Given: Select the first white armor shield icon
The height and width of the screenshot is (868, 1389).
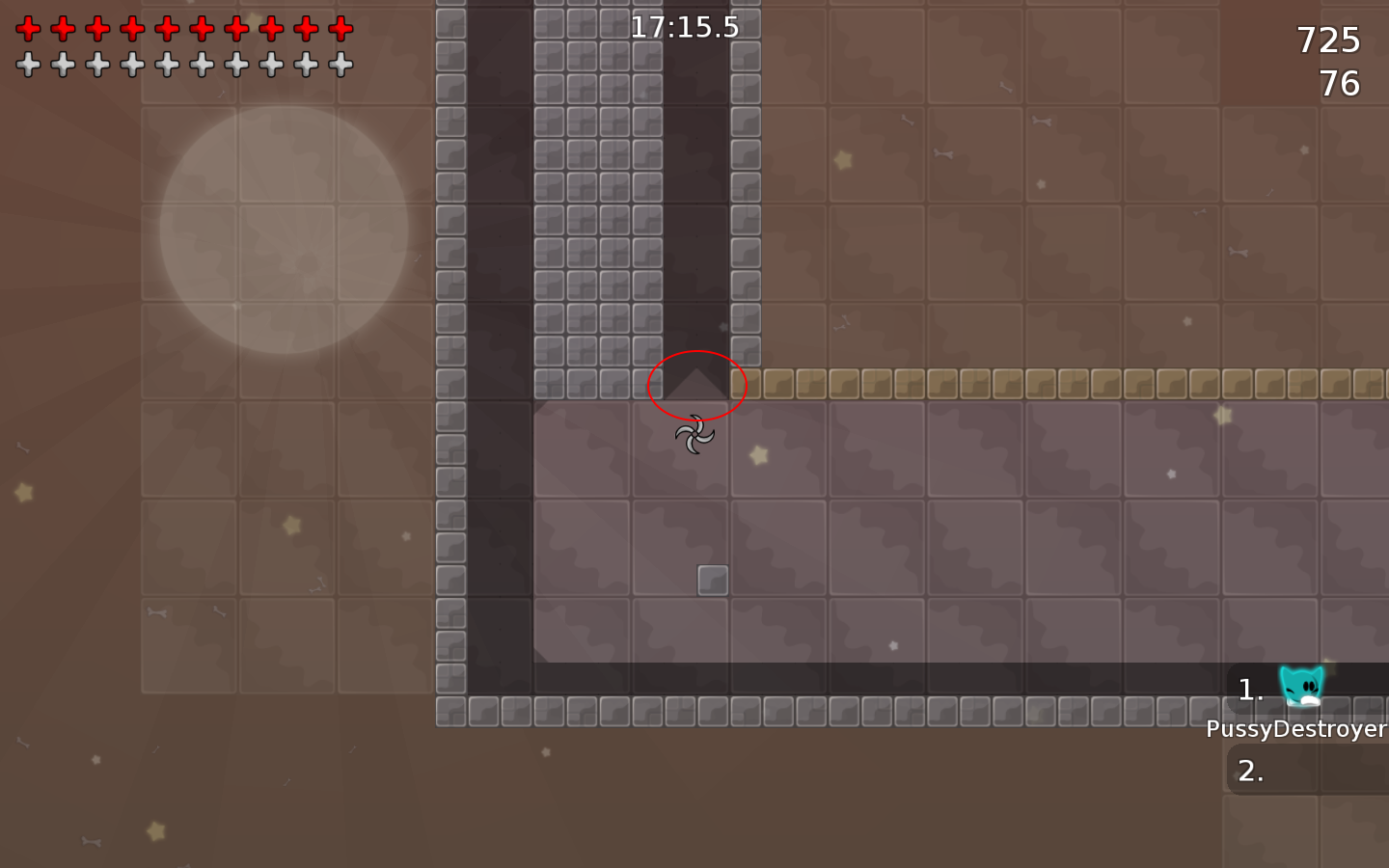Looking at the screenshot, I should [30, 66].
